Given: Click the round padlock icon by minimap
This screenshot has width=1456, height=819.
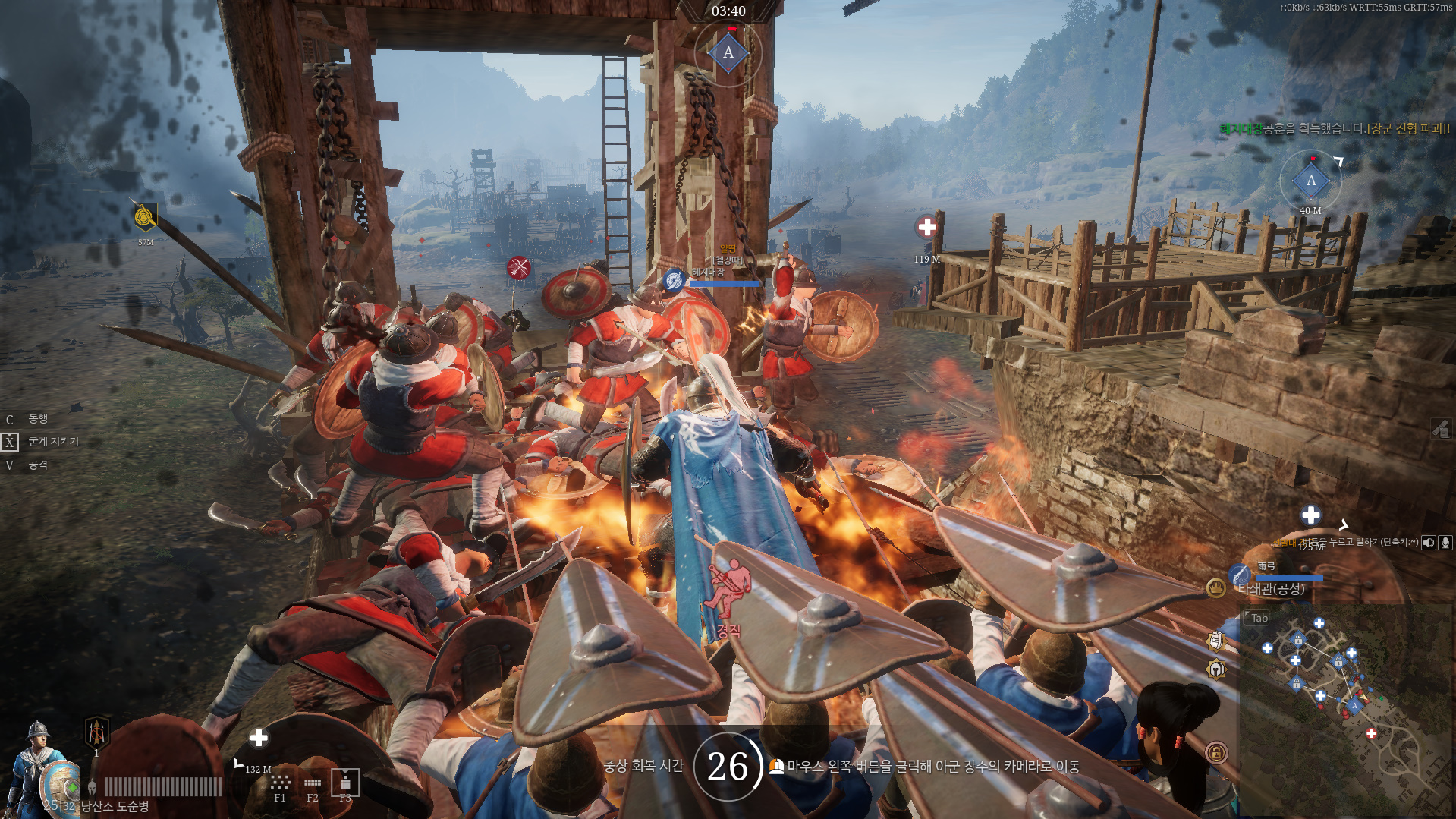Looking at the screenshot, I should (1216, 752).
